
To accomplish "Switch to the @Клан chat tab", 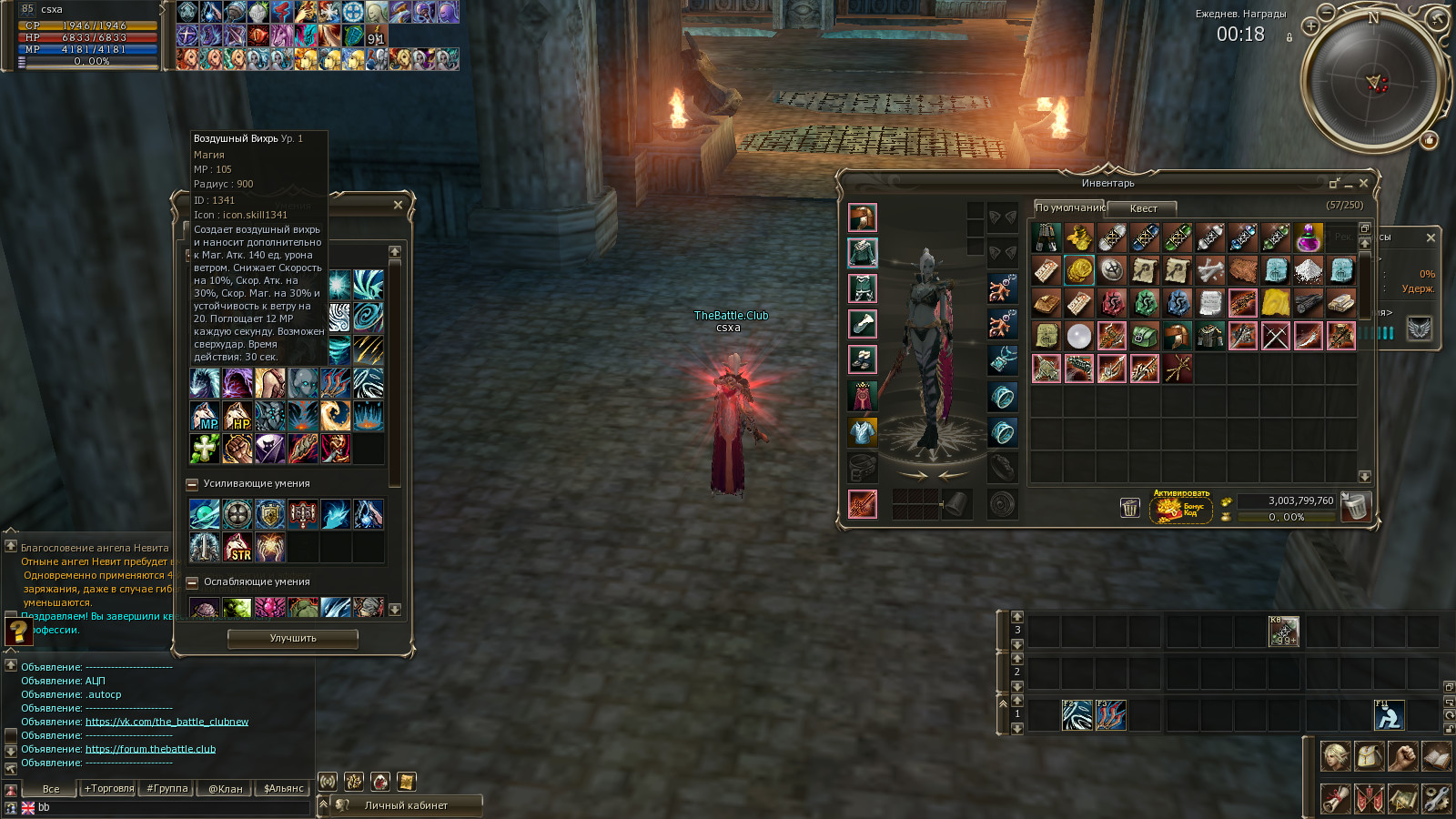I will 225,789.
